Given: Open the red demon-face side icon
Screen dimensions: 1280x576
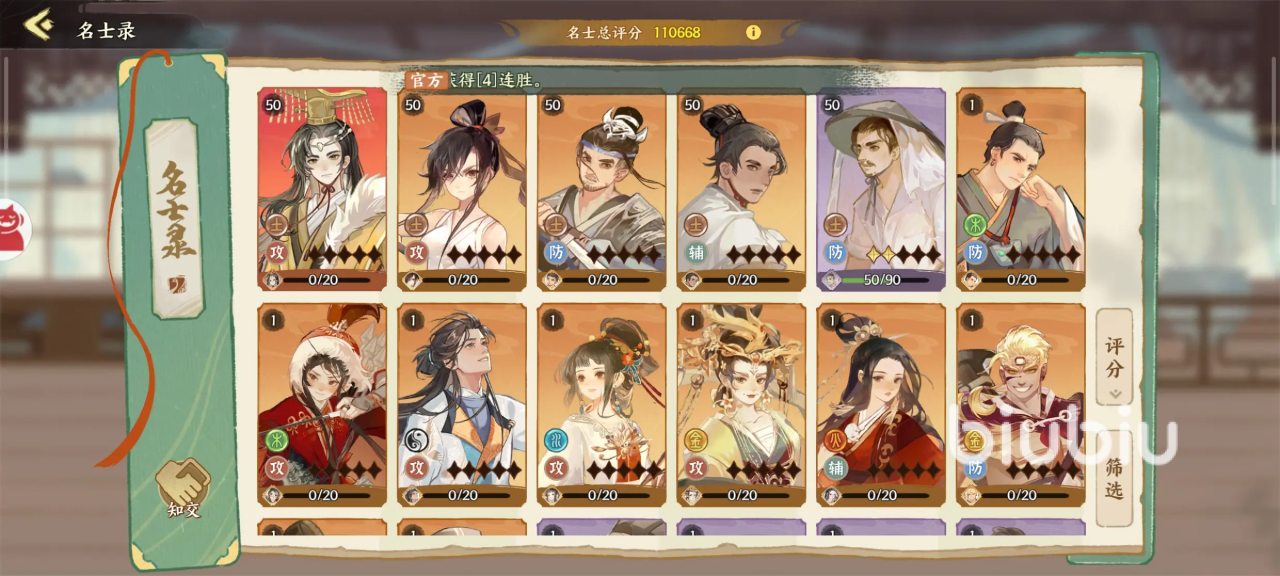Looking at the screenshot, I should click(x=14, y=226).
